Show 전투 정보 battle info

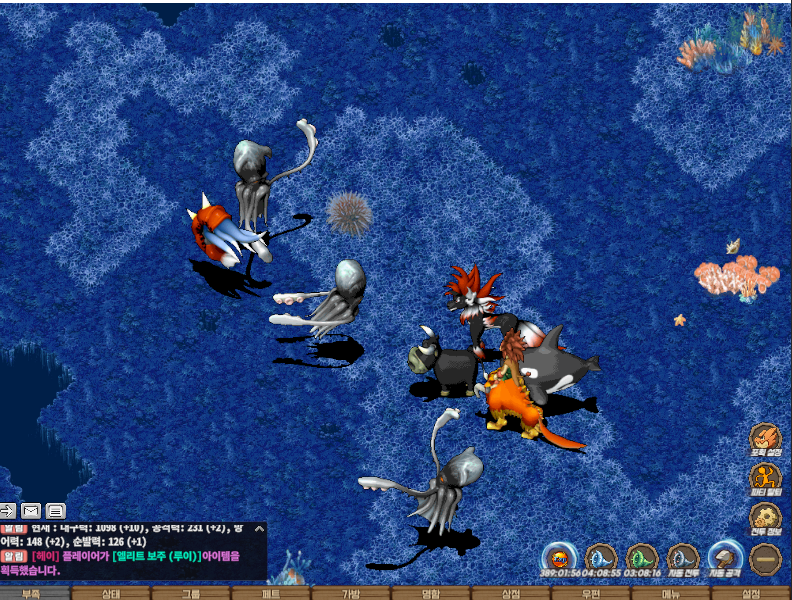766,518
